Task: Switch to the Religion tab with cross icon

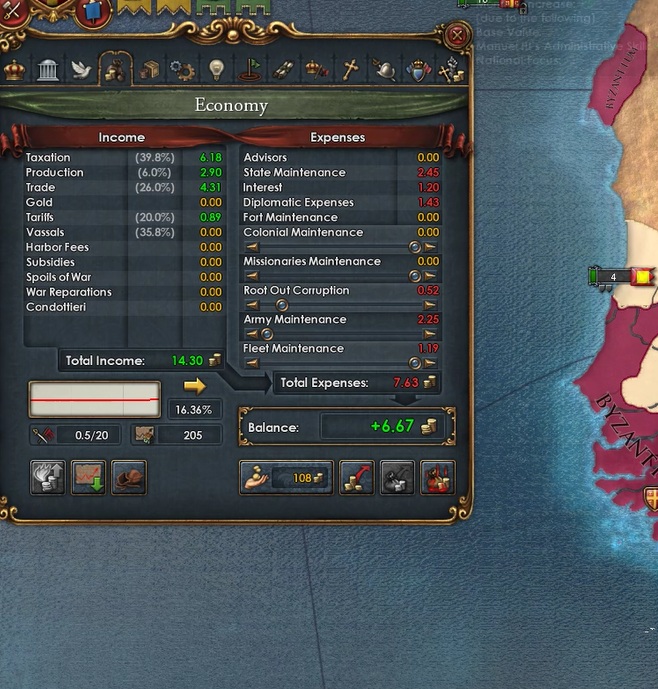Action: (x=350, y=70)
